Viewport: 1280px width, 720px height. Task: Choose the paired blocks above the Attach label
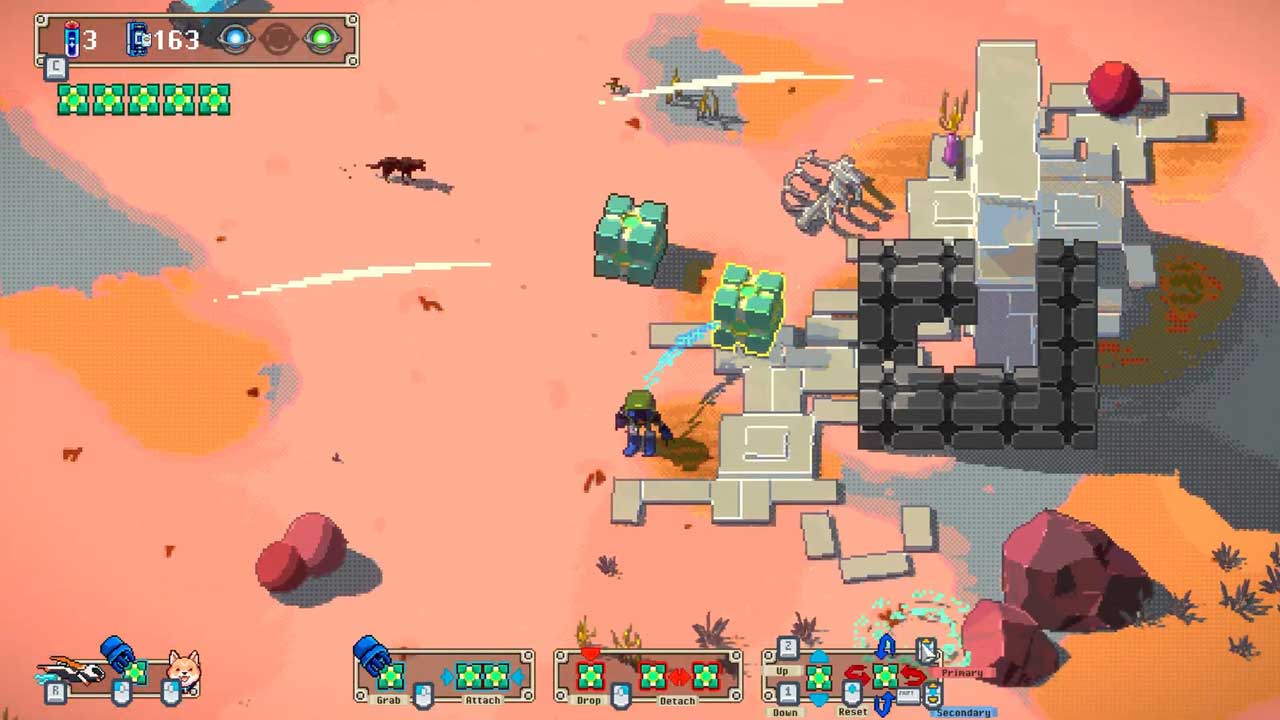(x=481, y=676)
